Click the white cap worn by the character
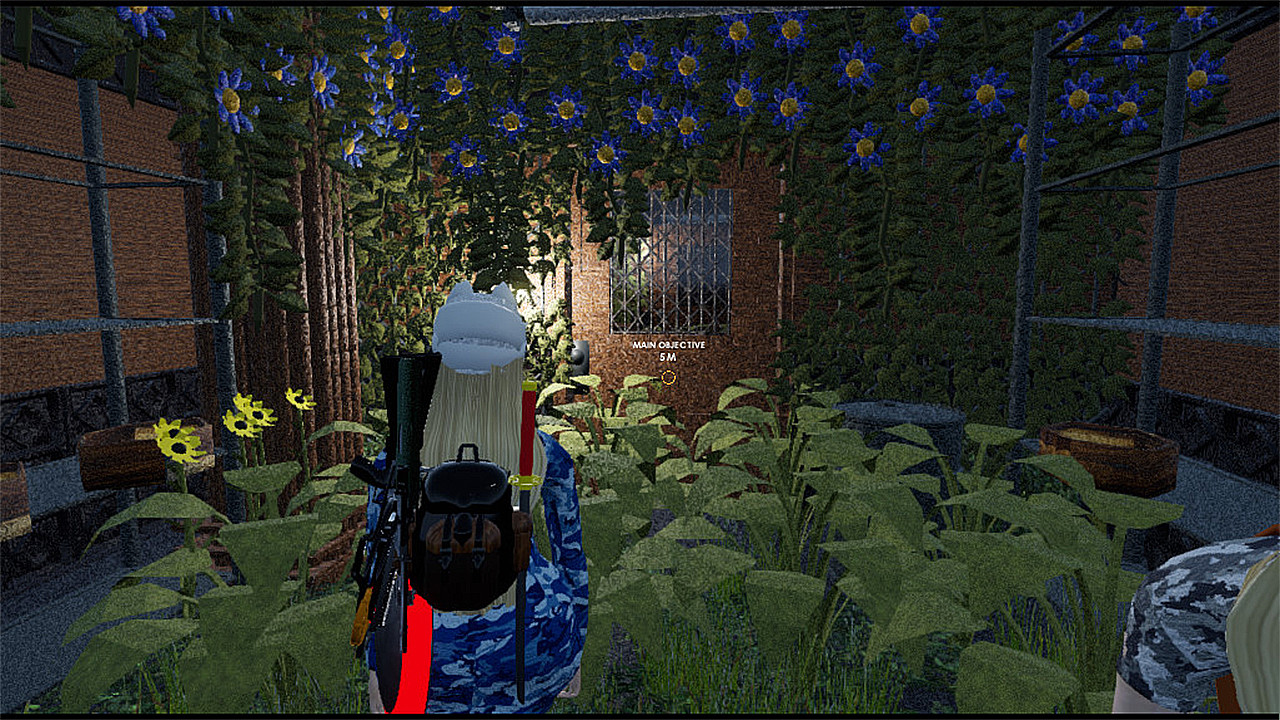The width and height of the screenshot is (1280, 720). pos(477,320)
